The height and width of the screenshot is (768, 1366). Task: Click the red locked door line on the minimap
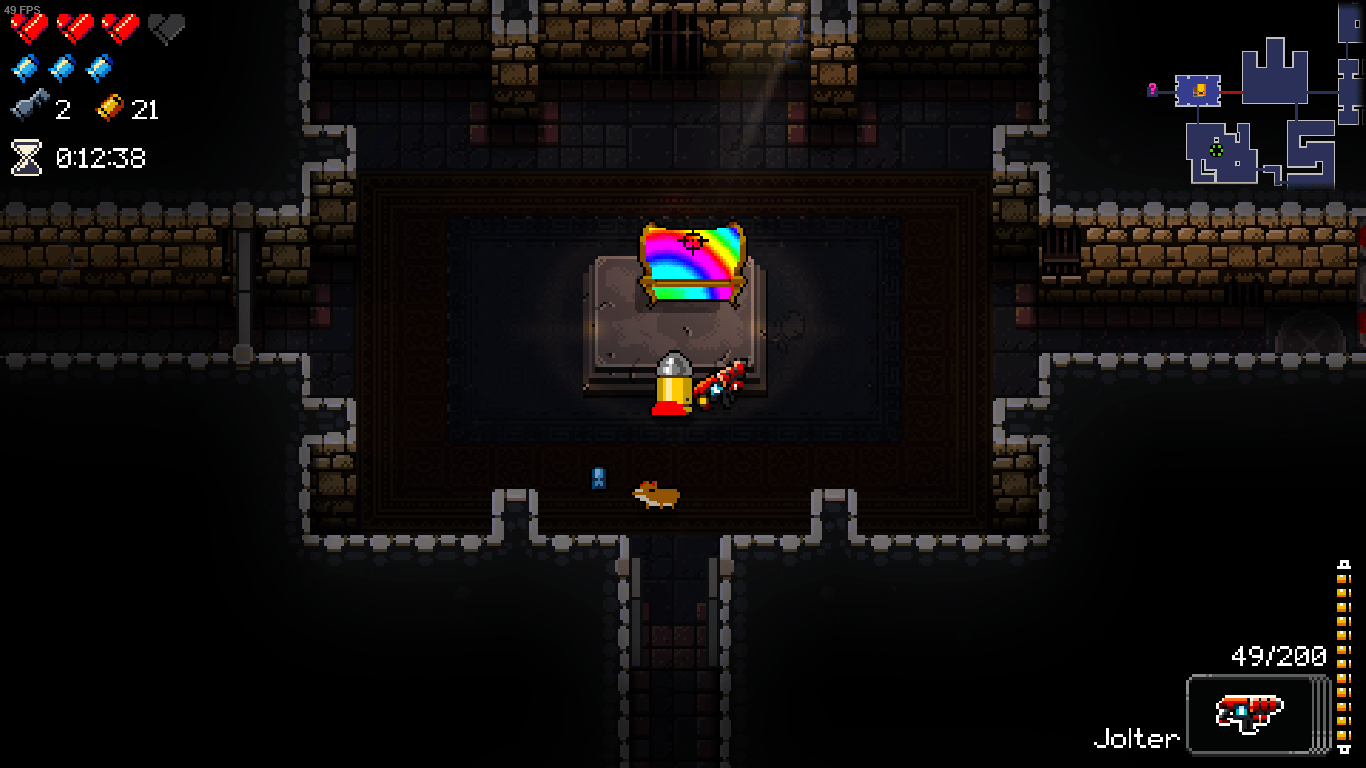click(1231, 92)
